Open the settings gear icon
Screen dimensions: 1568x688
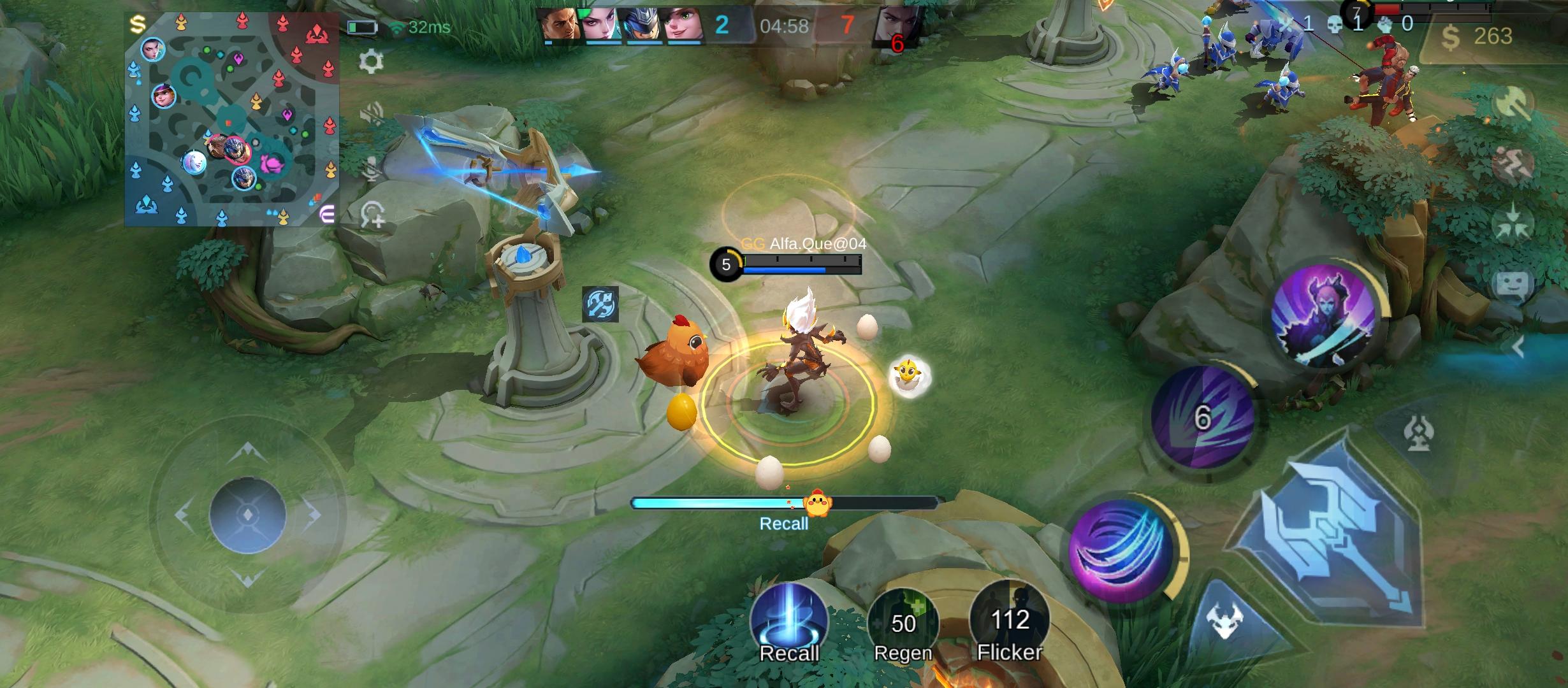point(371,62)
